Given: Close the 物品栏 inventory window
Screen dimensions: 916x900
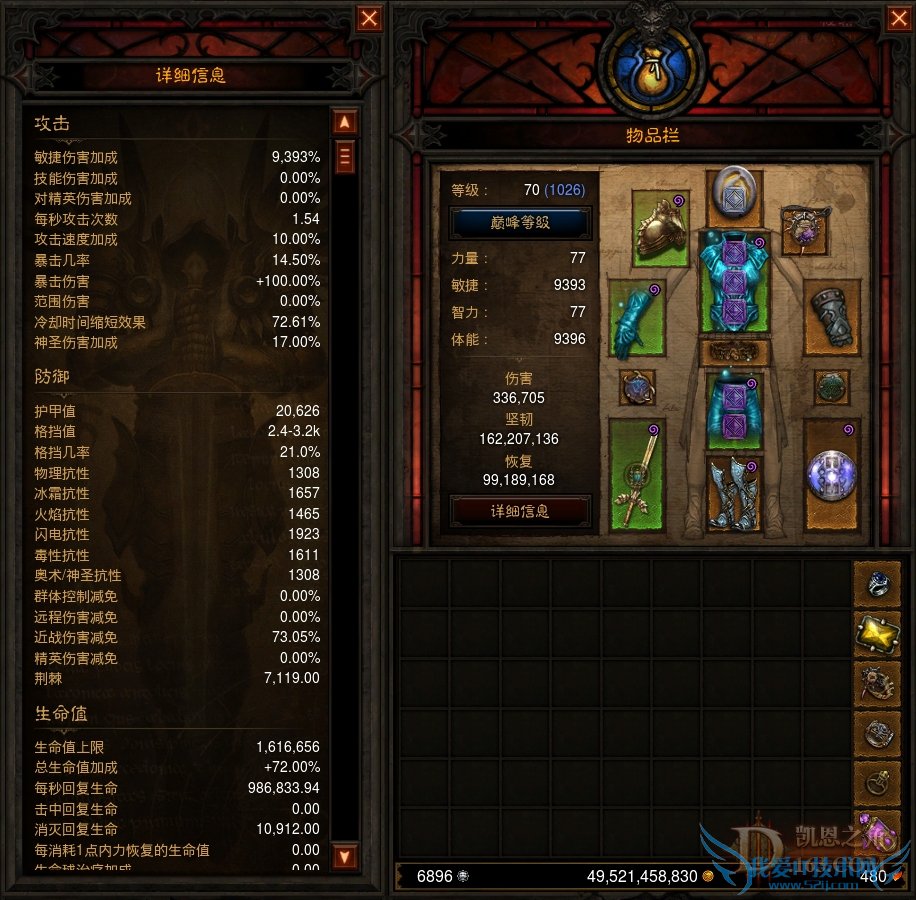Looking at the screenshot, I should [x=897, y=18].
